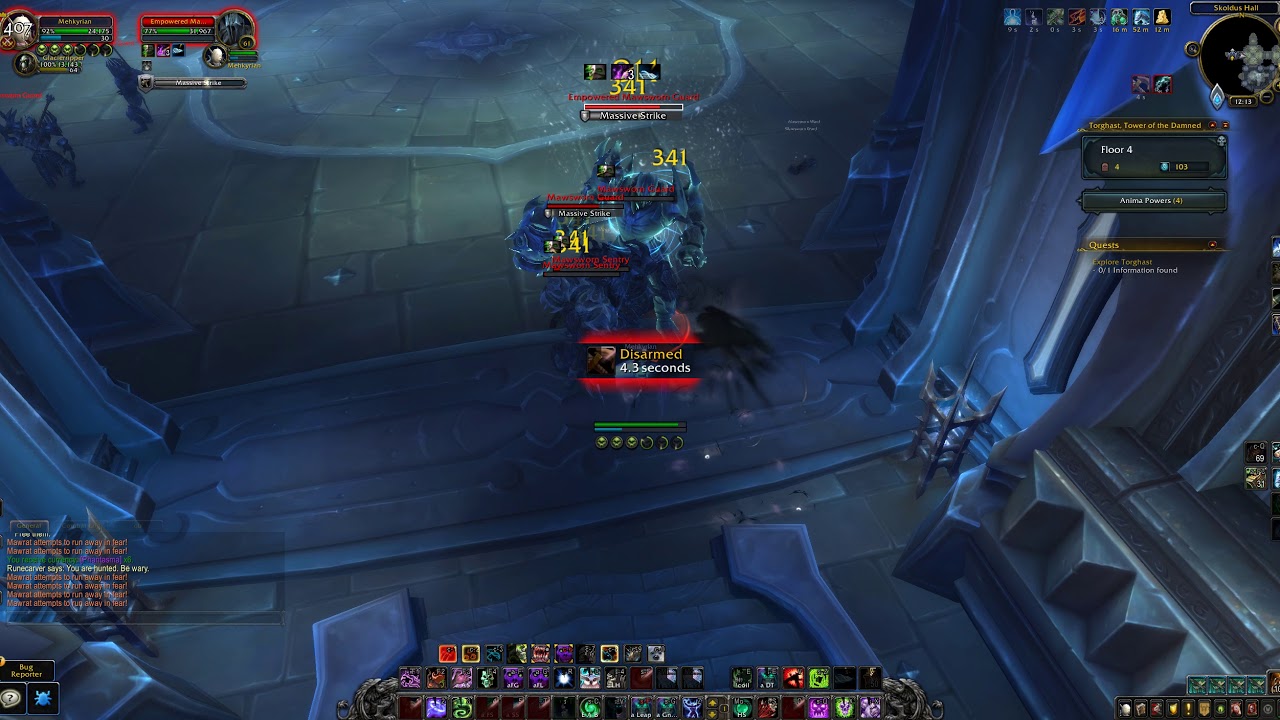Click the skull icon on the Floor 4 panel
The width and height of the screenshot is (1280, 720).
1221,141
